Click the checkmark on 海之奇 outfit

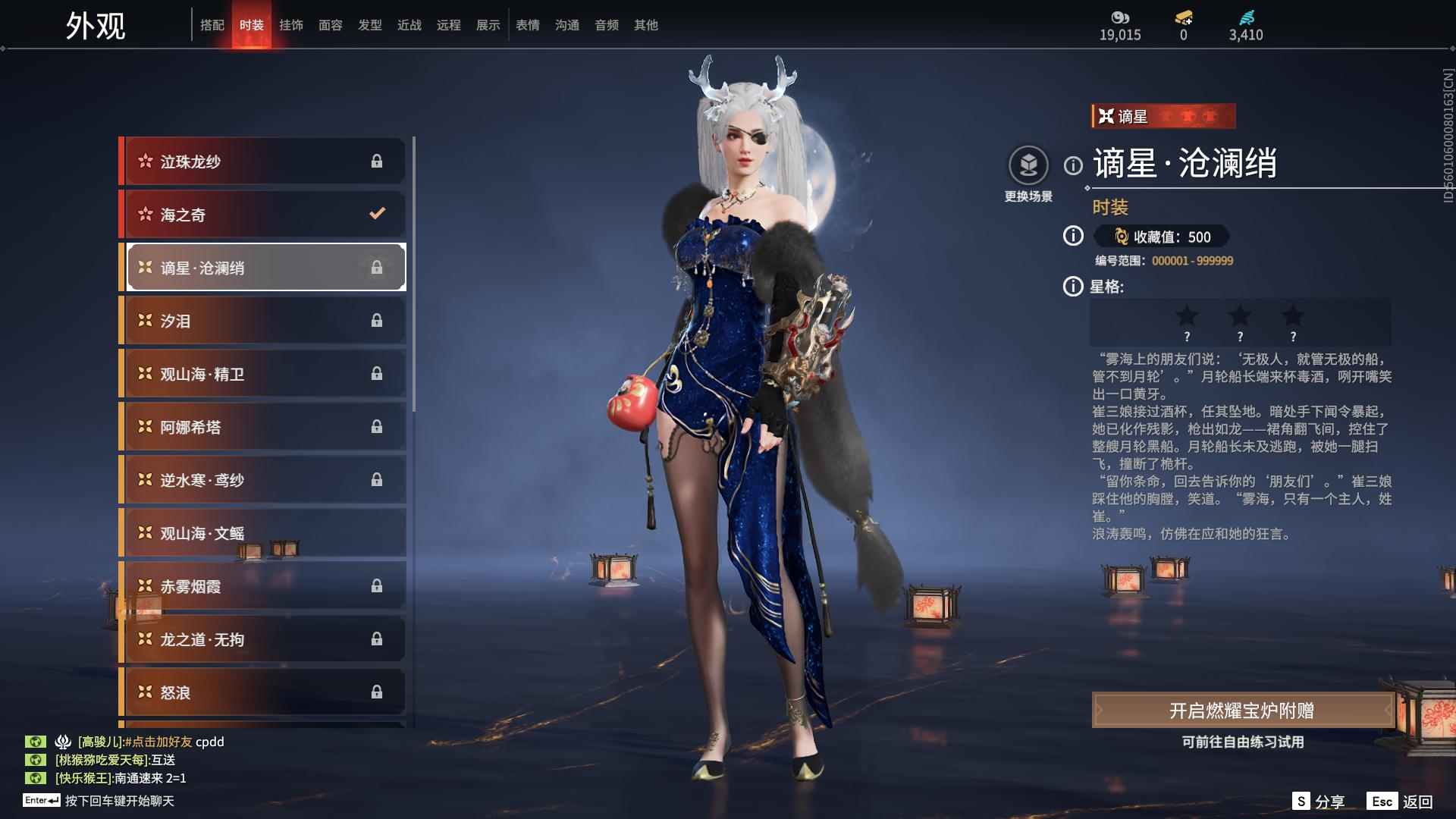377,214
